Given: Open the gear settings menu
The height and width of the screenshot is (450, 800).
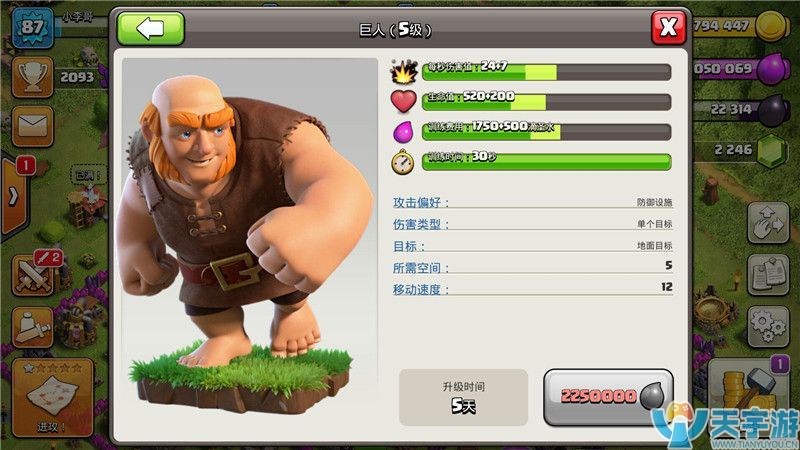Looking at the screenshot, I should (768, 325).
